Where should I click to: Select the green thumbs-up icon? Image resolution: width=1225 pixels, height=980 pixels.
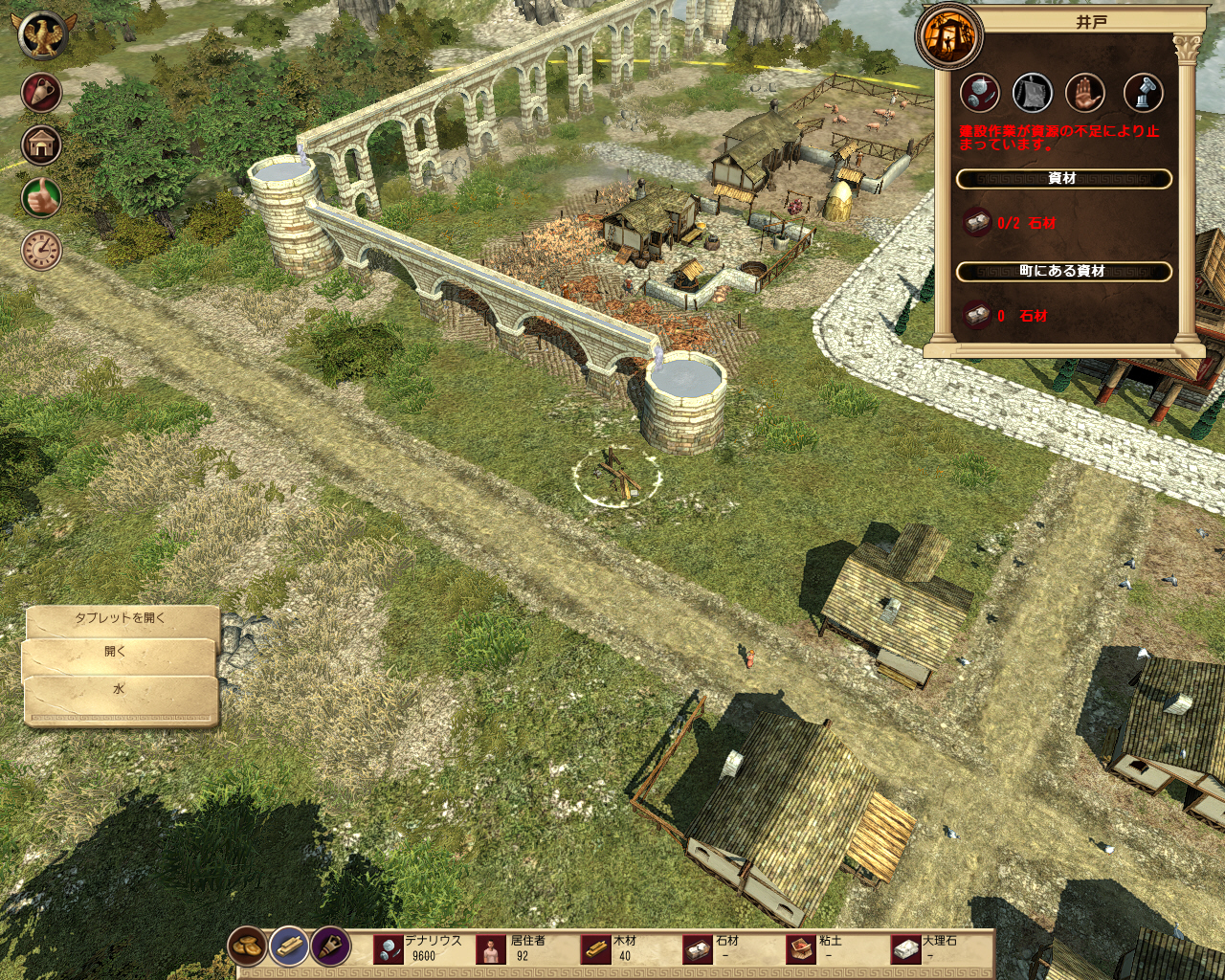[x=41, y=198]
